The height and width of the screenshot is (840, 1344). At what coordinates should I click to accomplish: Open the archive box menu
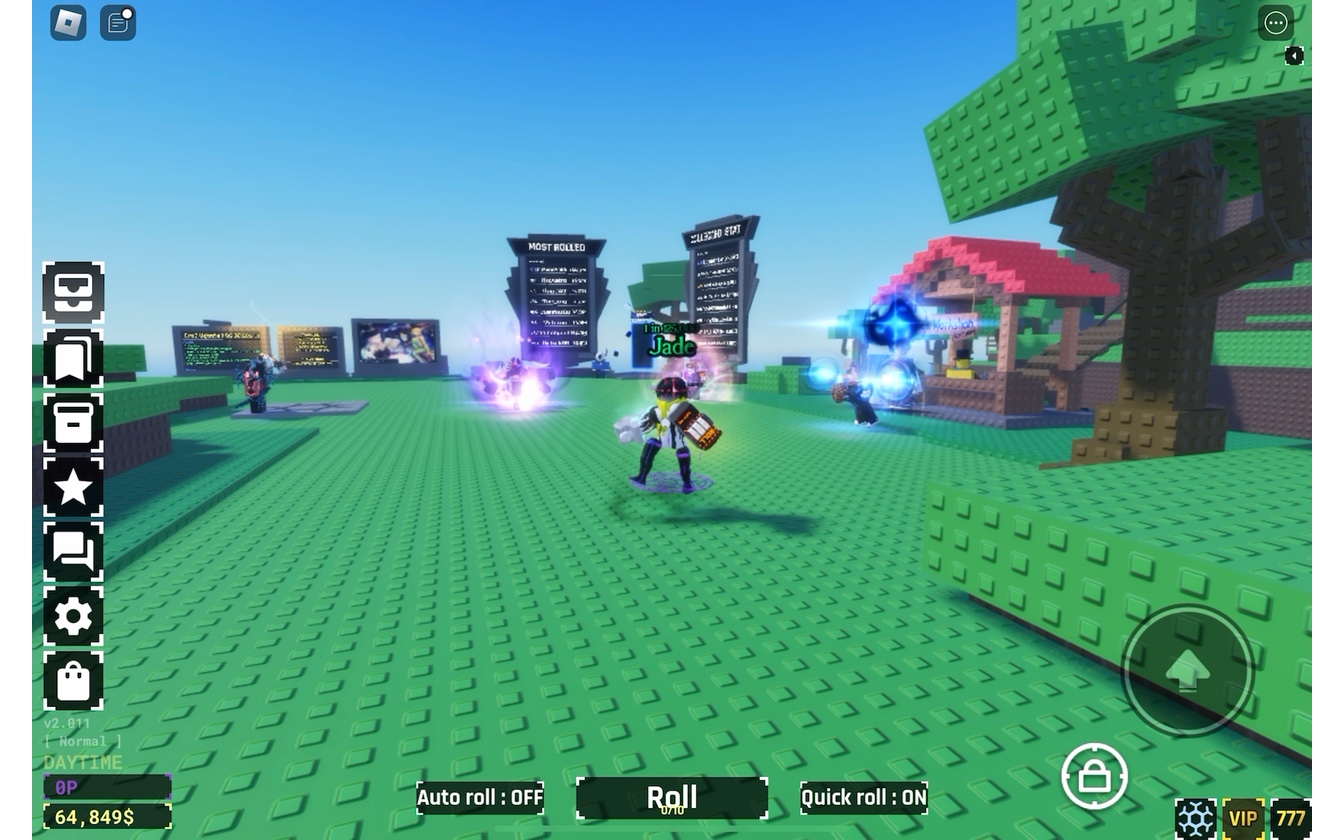[73, 423]
